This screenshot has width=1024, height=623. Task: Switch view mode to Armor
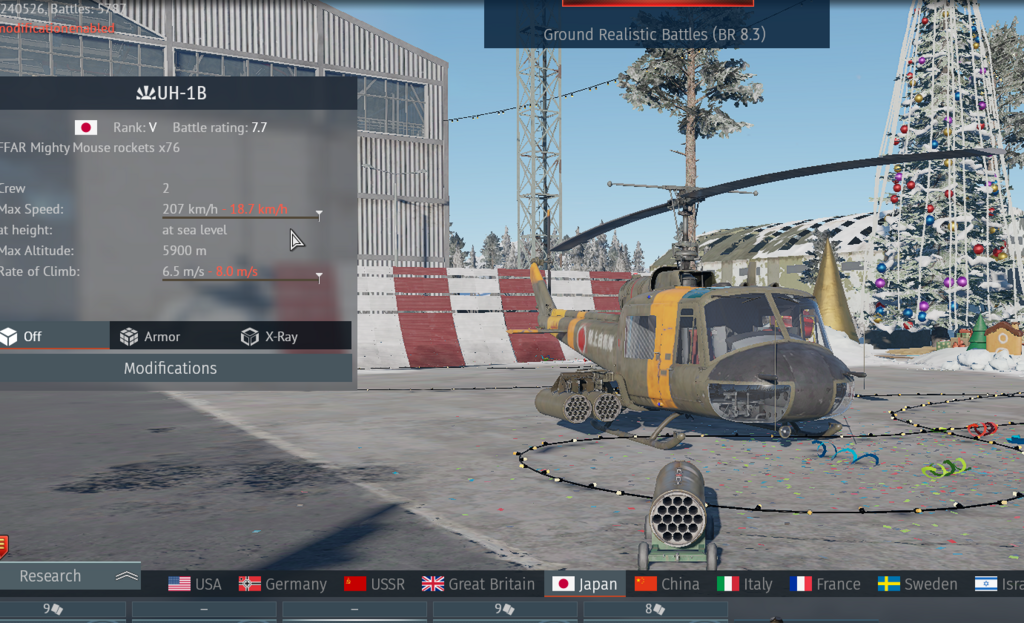click(150, 337)
